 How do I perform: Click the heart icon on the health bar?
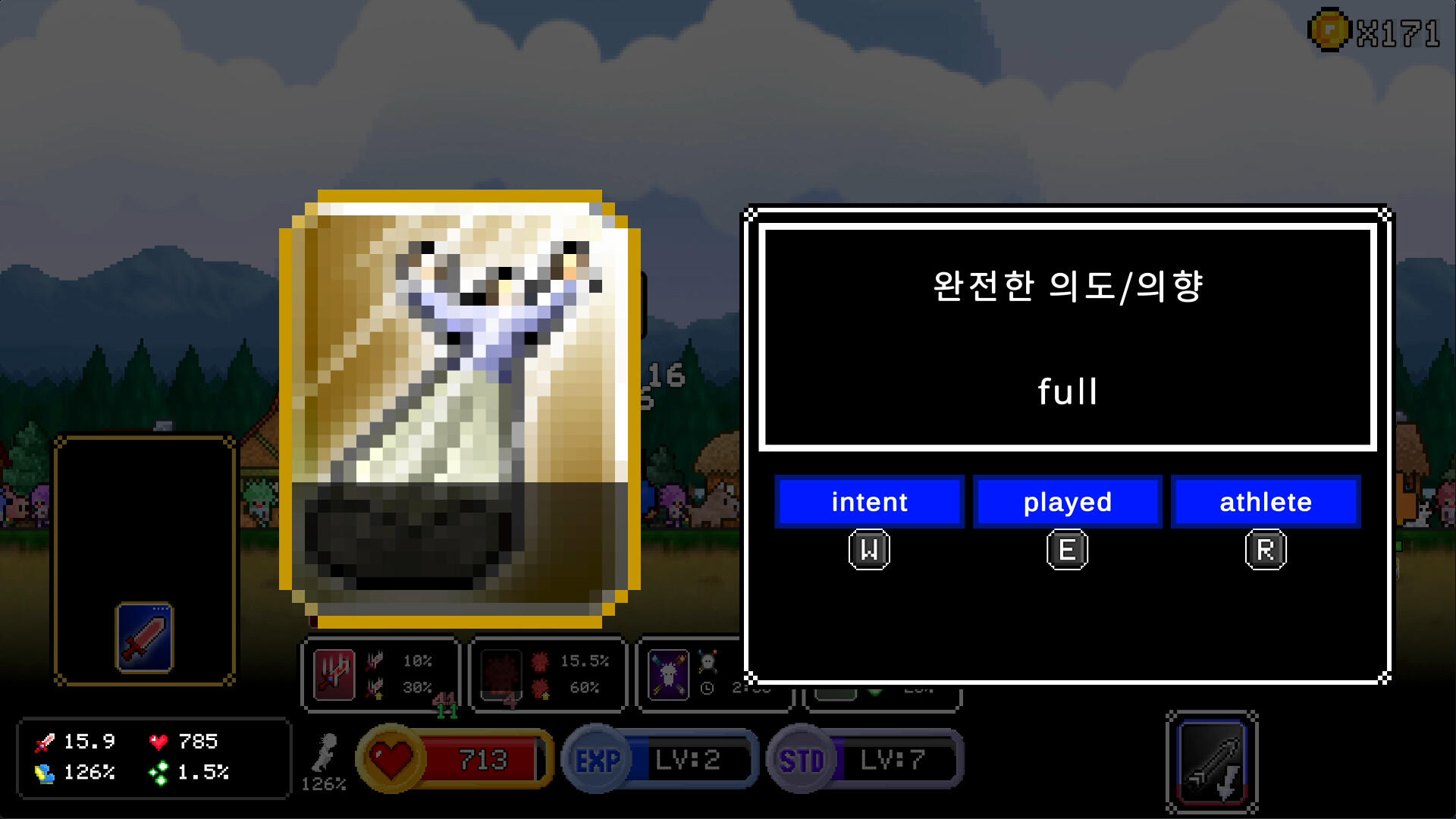point(391,758)
